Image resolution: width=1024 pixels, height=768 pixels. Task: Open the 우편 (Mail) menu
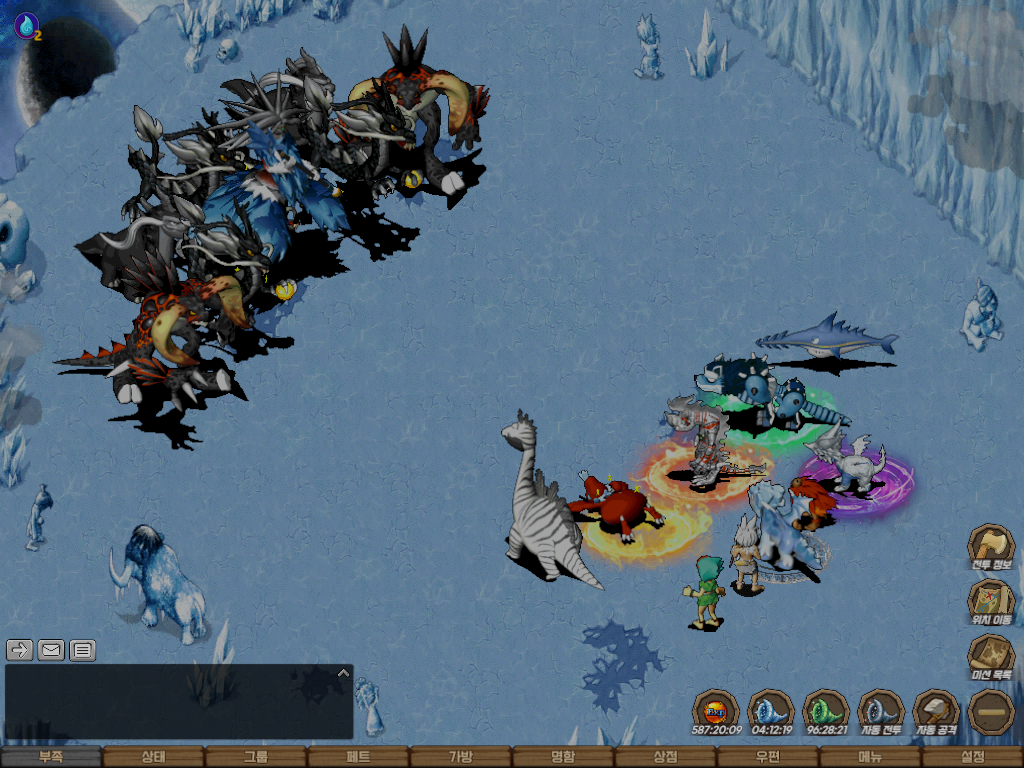coord(767,758)
